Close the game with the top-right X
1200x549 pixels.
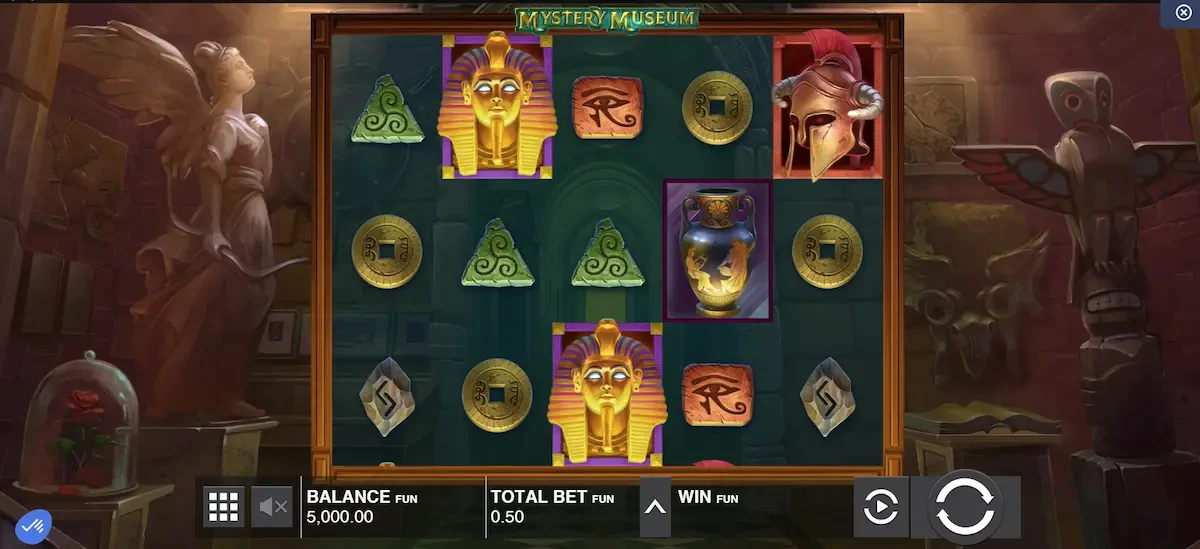(1184, 12)
